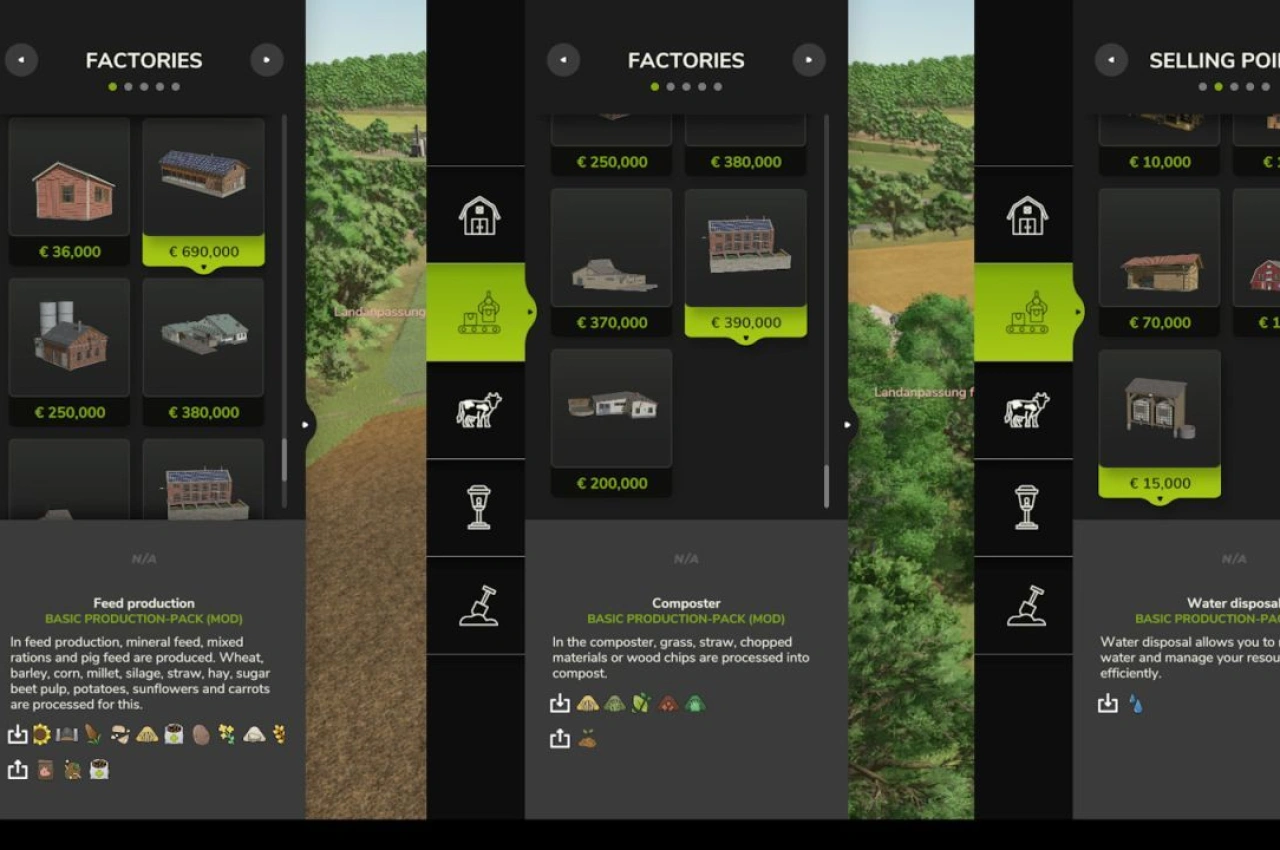Choose the landscaping shovel icon

coord(477,605)
